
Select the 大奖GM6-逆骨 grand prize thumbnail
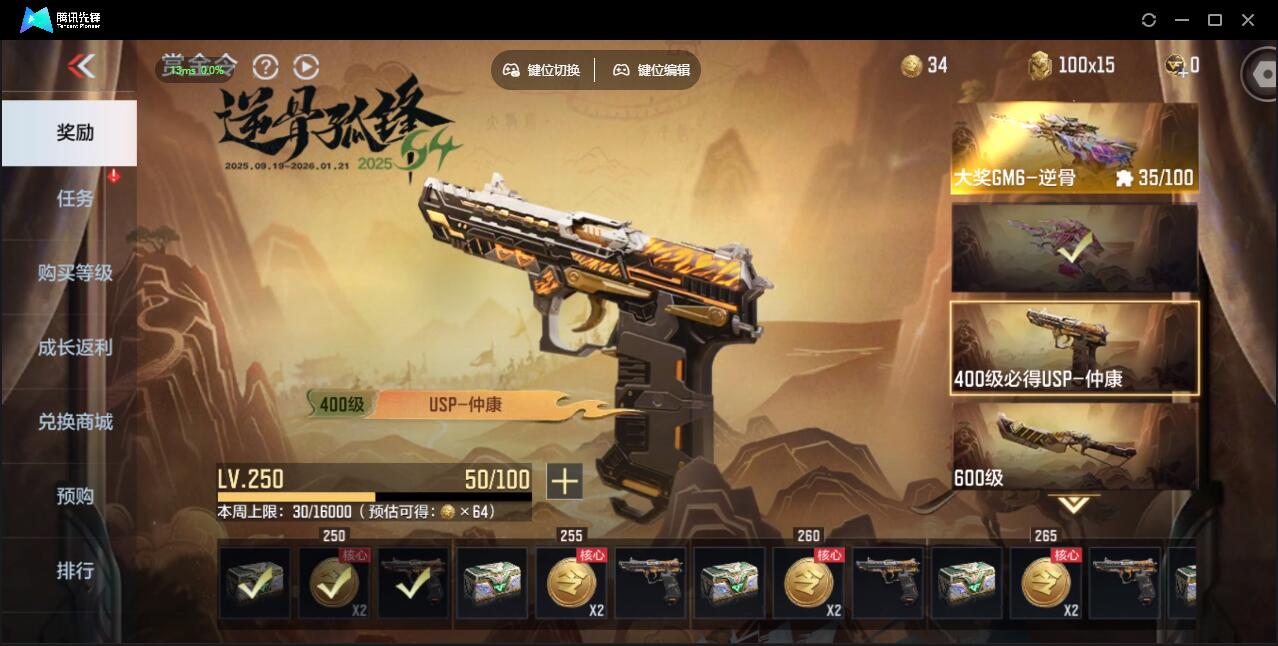tap(1074, 148)
